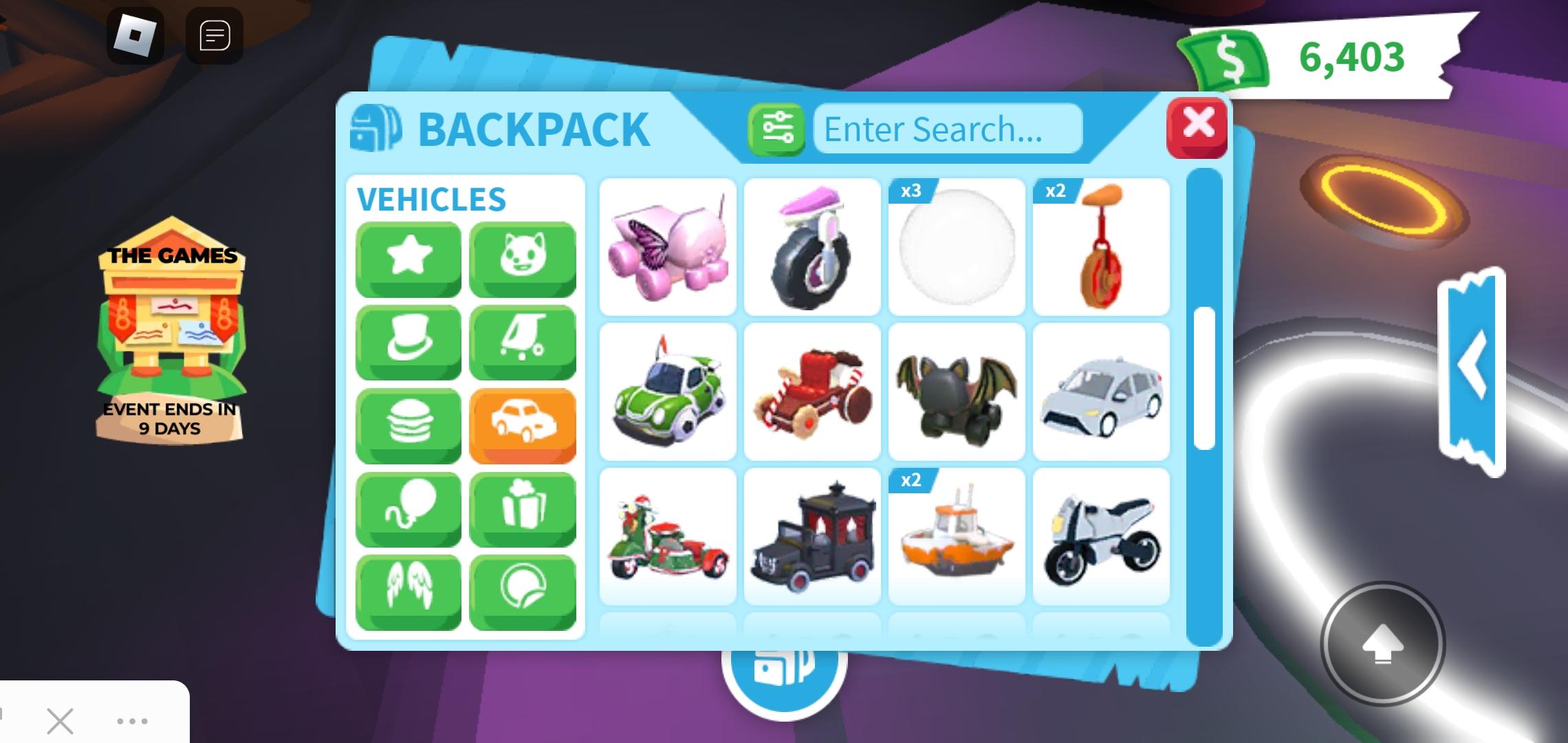This screenshot has height=743, width=1568.
Task: Open the strollers category icon
Action: click(x=523, y=341)
